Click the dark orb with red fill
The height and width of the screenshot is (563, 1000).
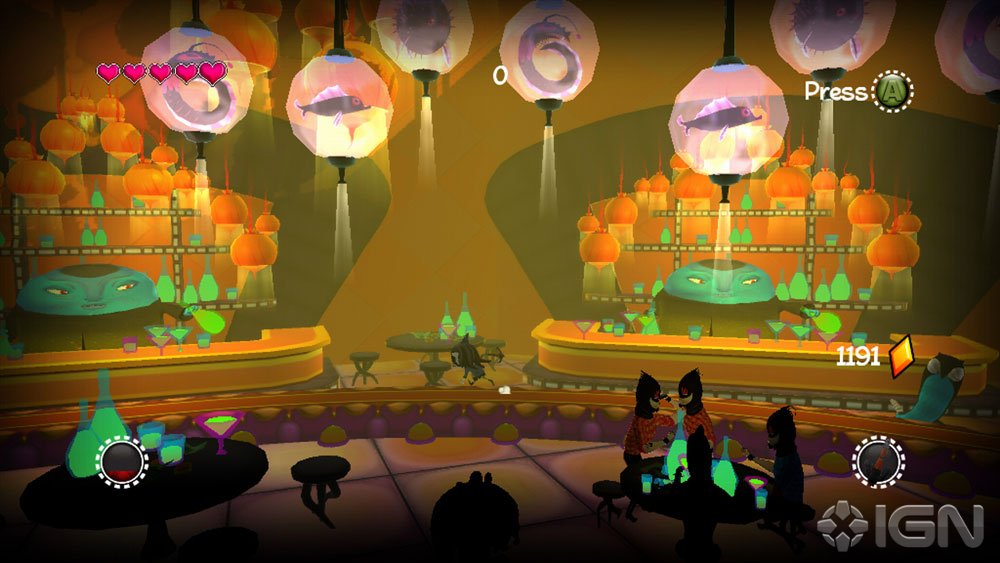[x=122, y=461]
